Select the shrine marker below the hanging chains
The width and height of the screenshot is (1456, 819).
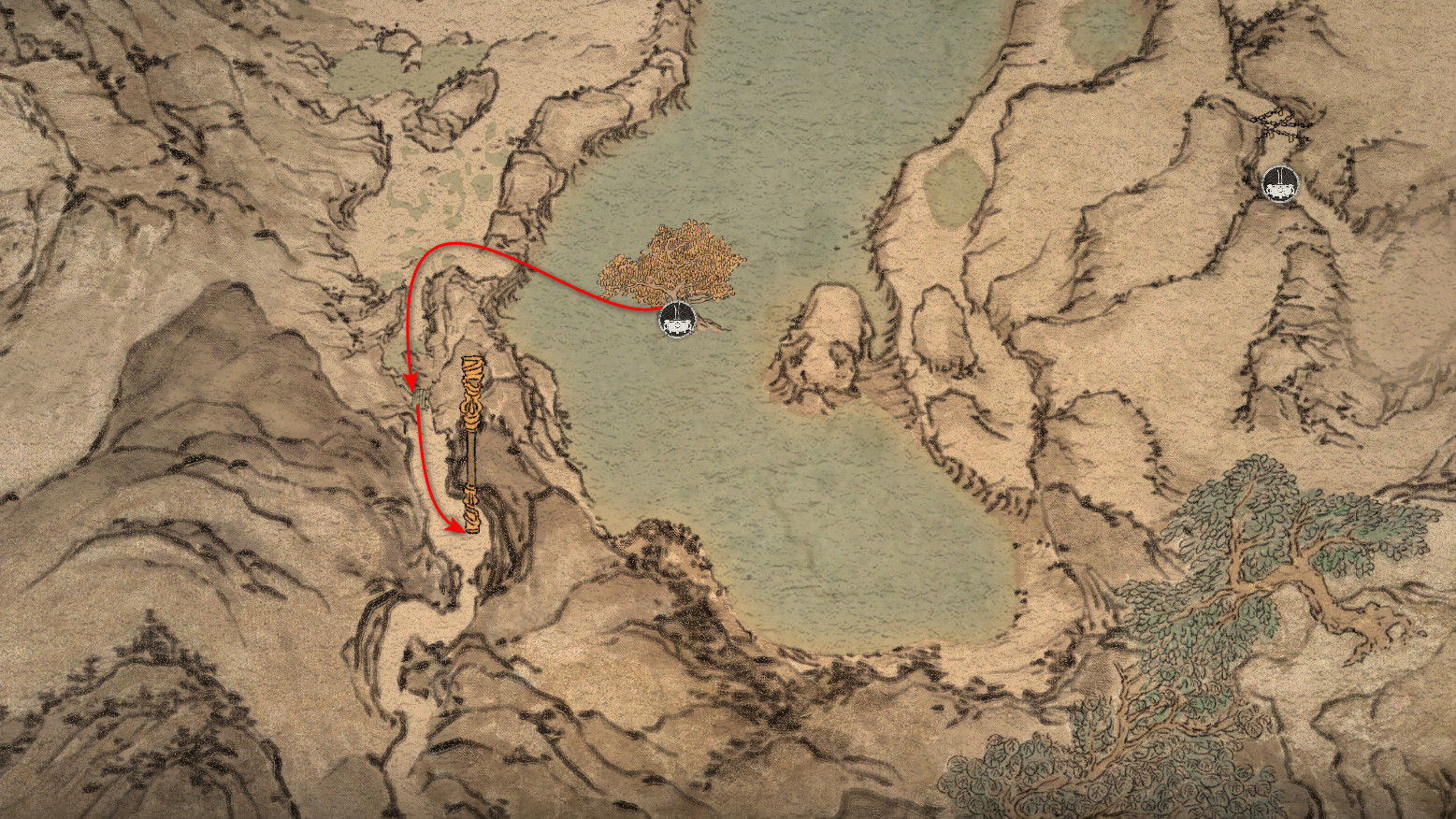(1278, 183)
